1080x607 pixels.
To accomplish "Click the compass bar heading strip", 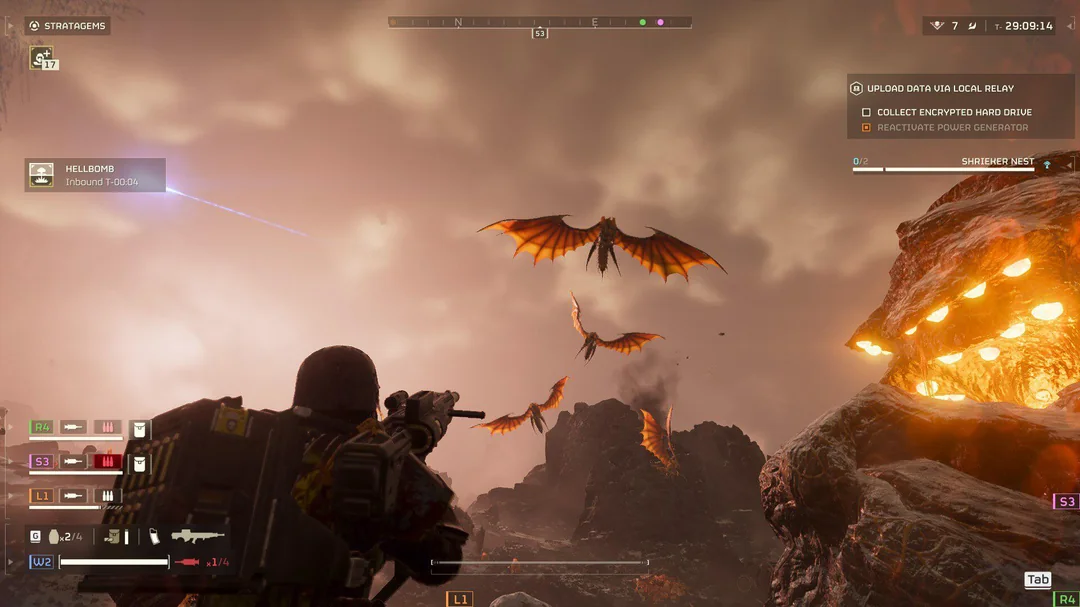I will coord(539,22).
